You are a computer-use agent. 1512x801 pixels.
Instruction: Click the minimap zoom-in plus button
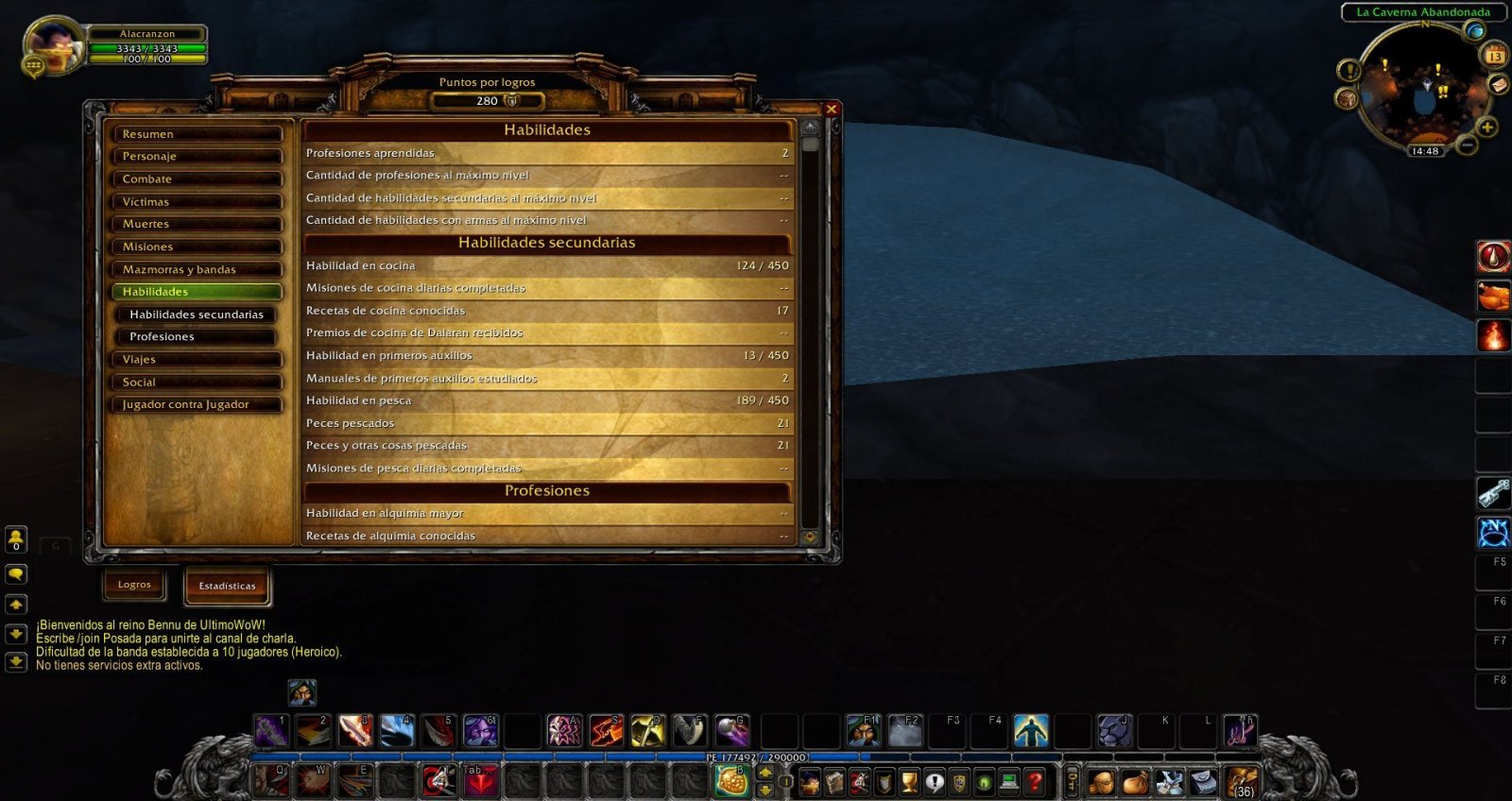(1486, 127)
